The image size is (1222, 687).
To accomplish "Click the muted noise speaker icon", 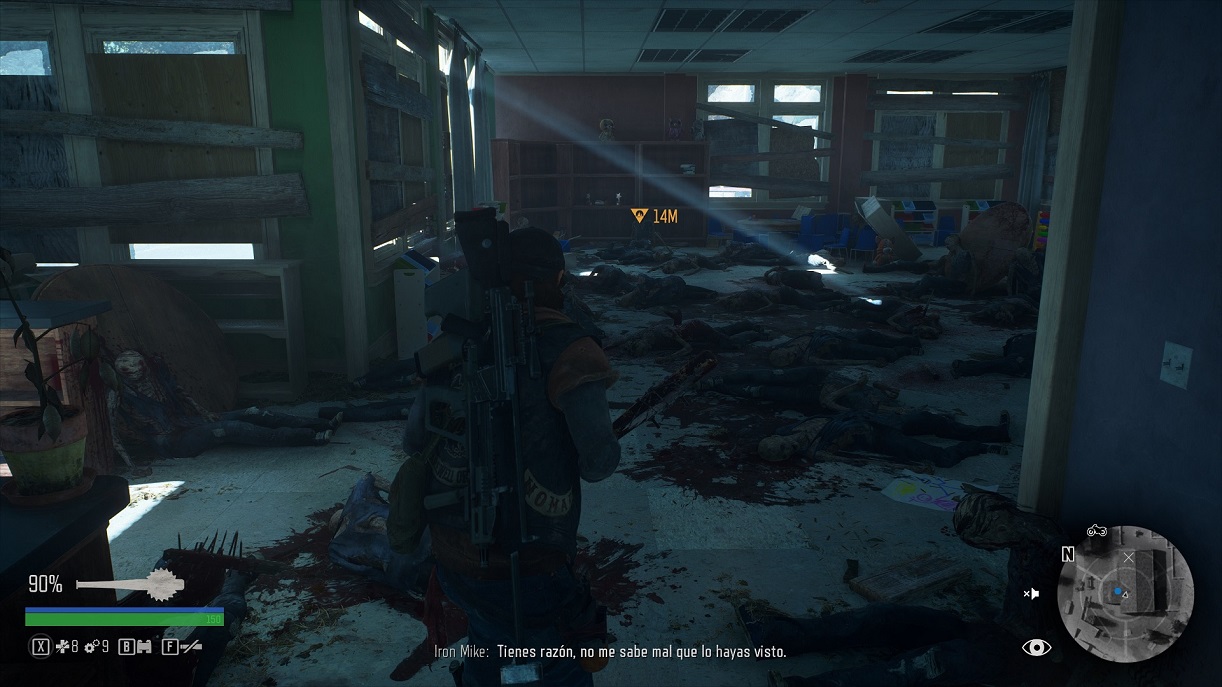I will (1031, 593).
